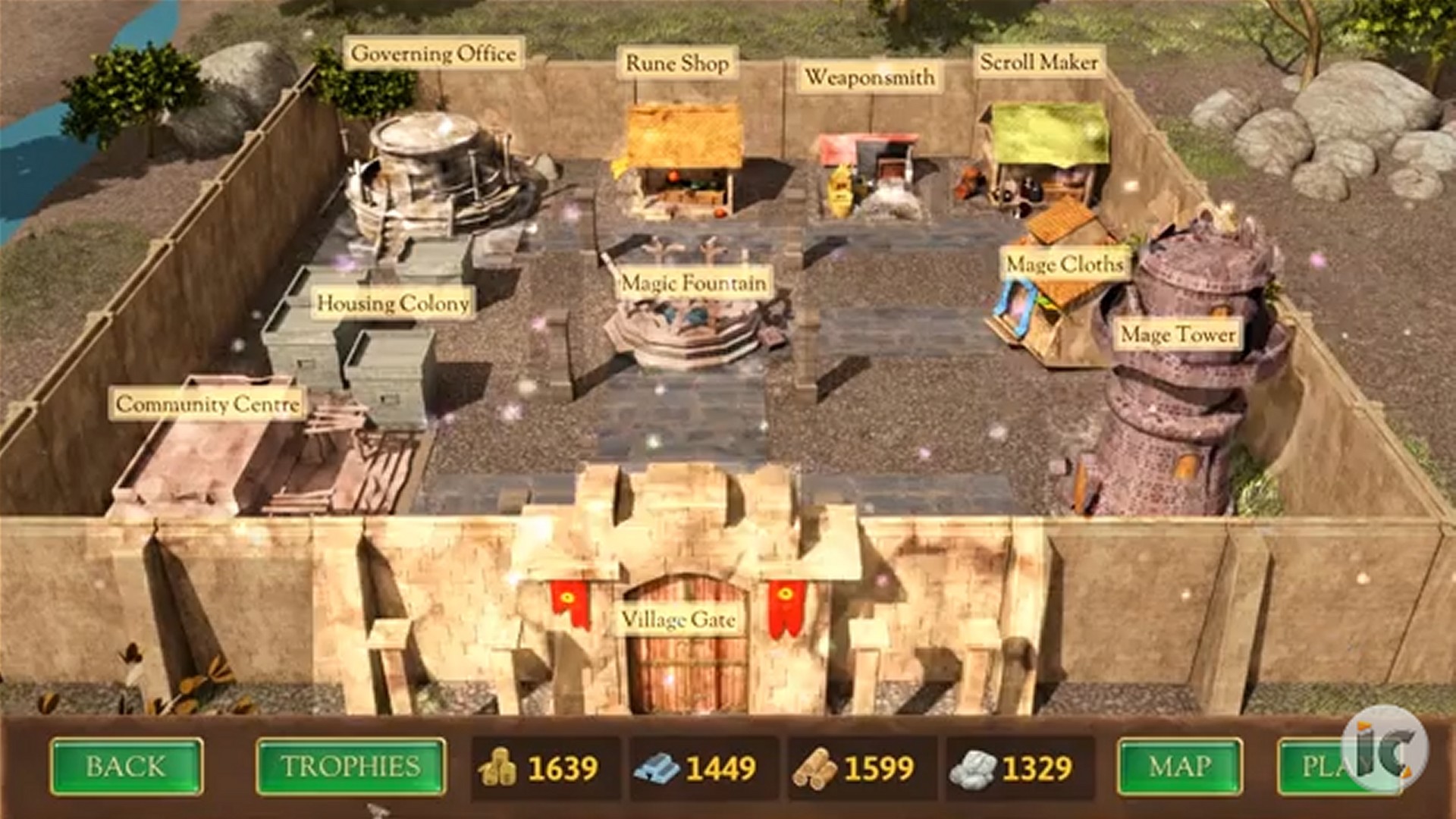Select the Magic Fountain
The height and width of the screenshot is (819, 1456).
692,282
